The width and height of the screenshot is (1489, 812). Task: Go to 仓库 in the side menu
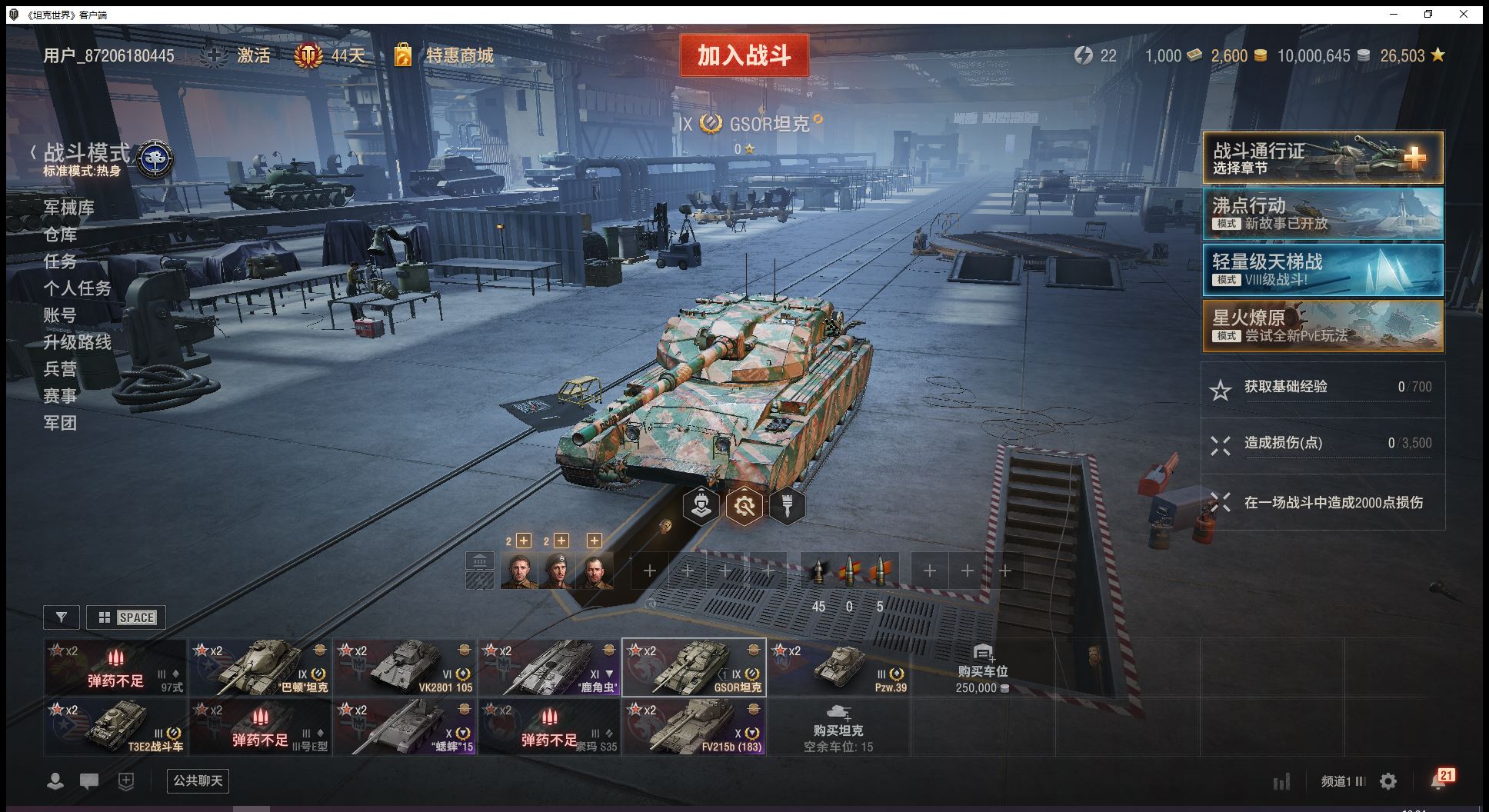60,235
